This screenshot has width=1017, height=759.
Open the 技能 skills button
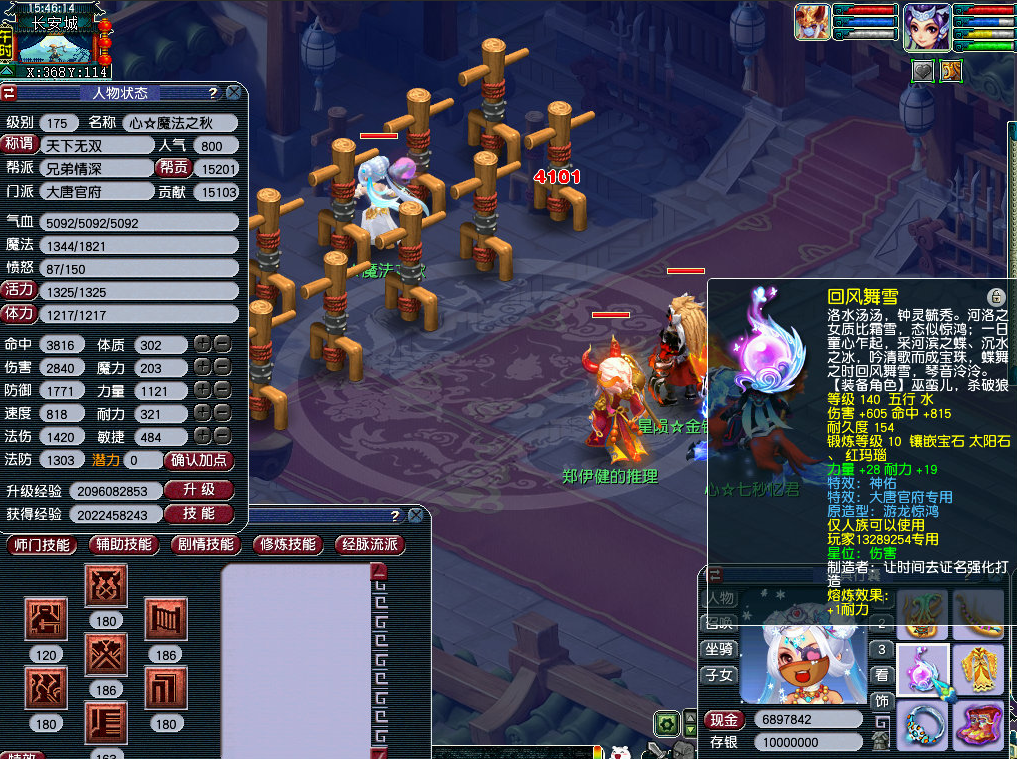(198, 513)
